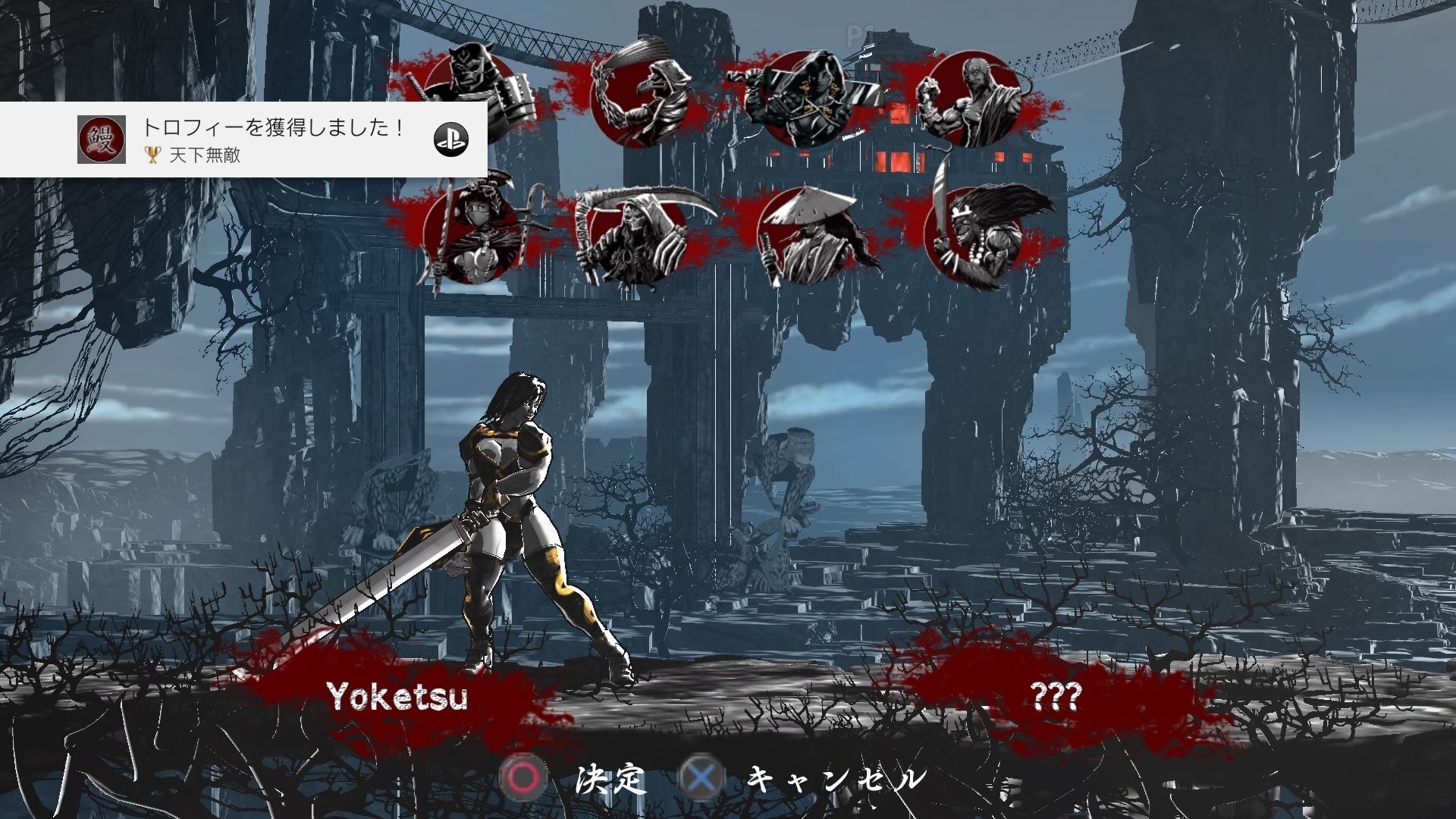Screen dimensions: 1456x819
Task: Choose the wild-haired warrior with curved blade
Action: 974,235
